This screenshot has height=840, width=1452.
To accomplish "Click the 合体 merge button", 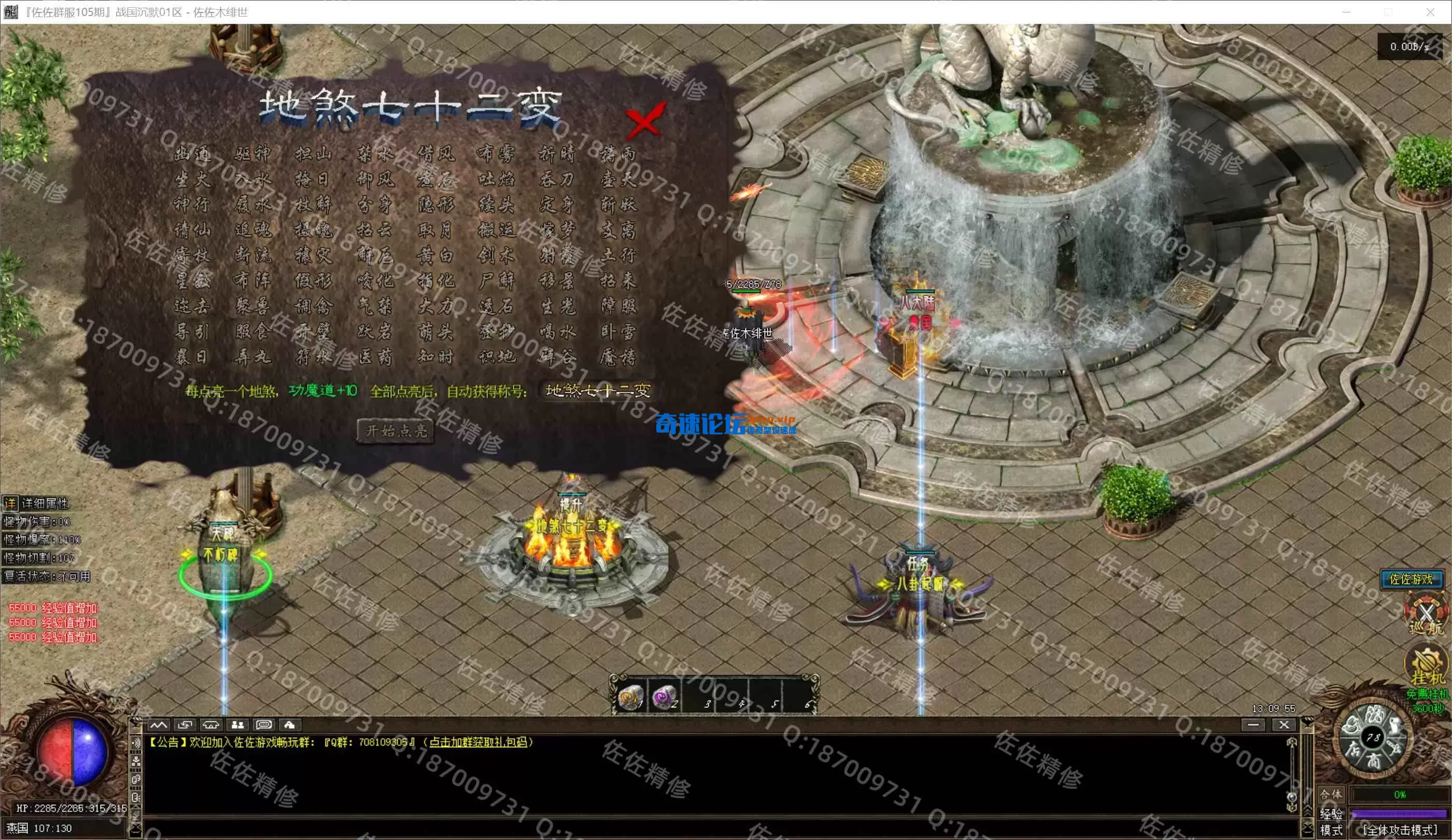I will point(1330,794).
